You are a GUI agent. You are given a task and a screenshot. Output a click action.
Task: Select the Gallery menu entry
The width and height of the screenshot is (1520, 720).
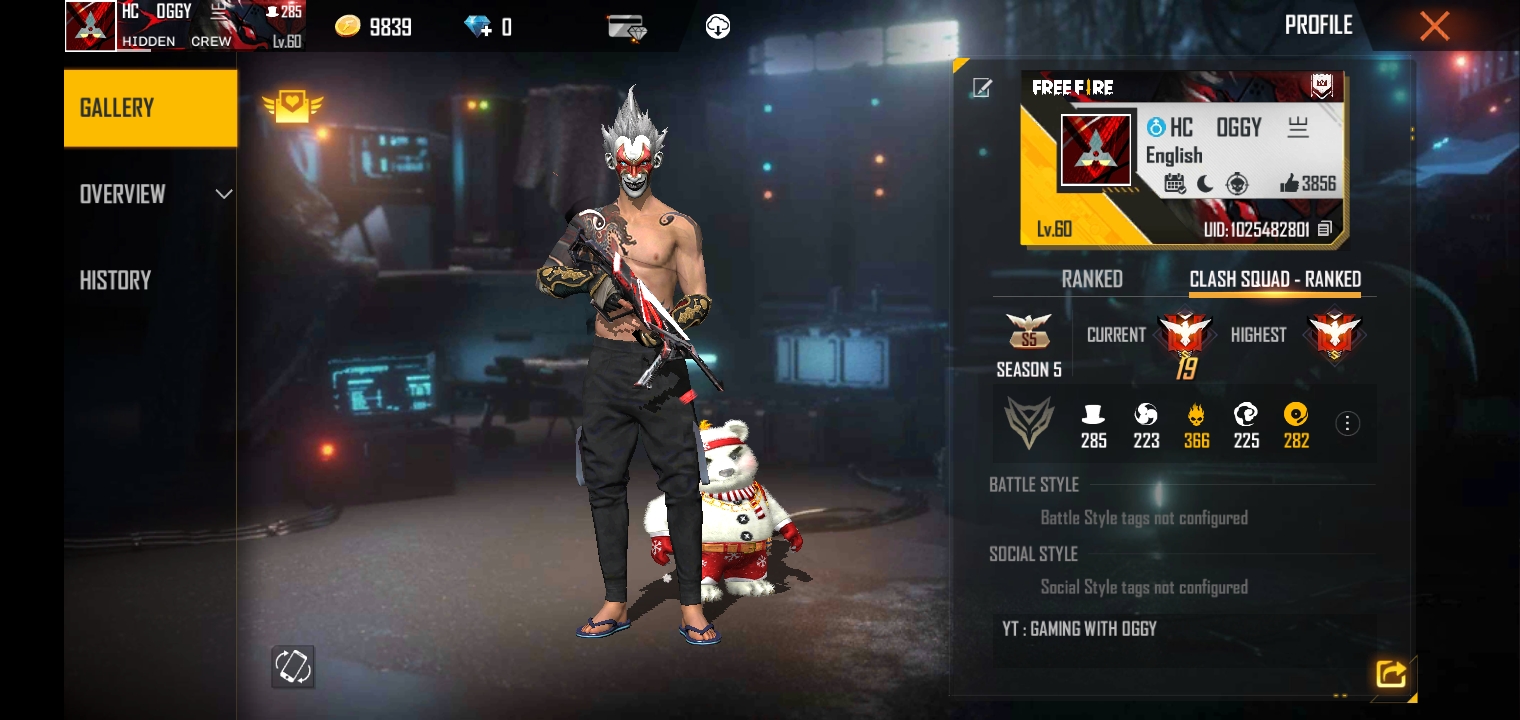(x=150, y=108)
